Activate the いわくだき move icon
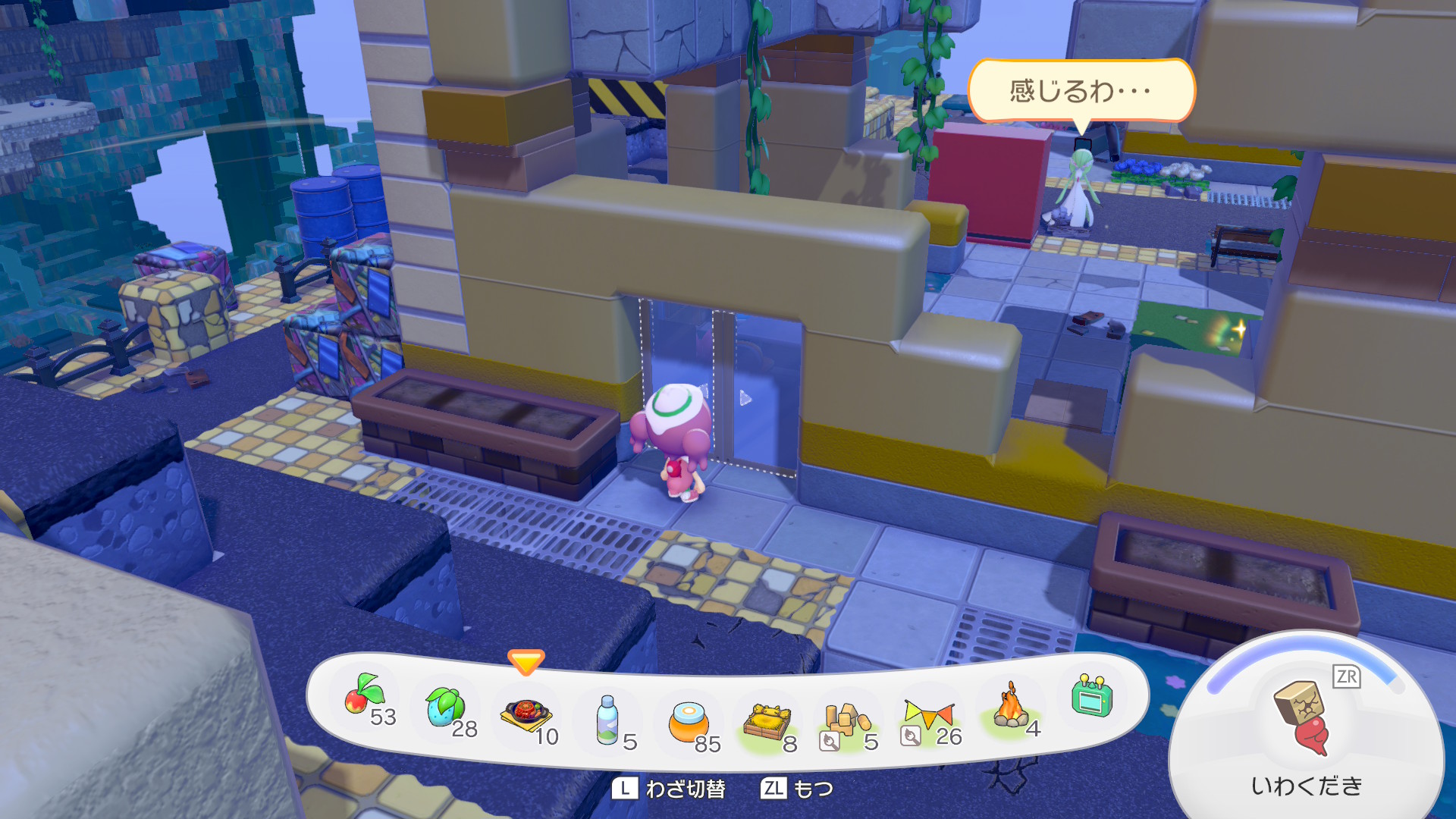The image size is (1456, 819). pos(1303,717)
